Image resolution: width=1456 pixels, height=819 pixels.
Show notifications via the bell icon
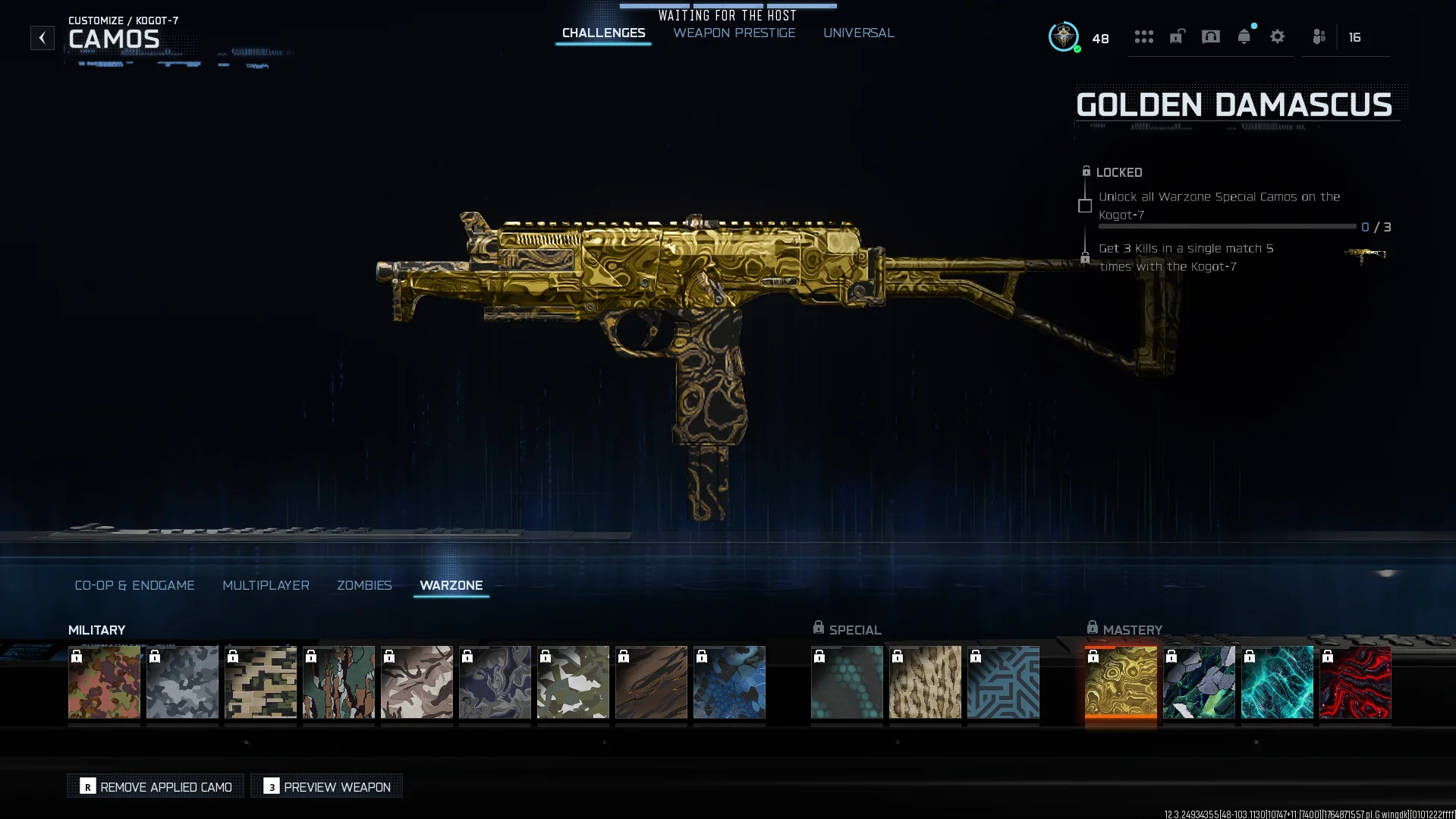[x=1244, y=37]
